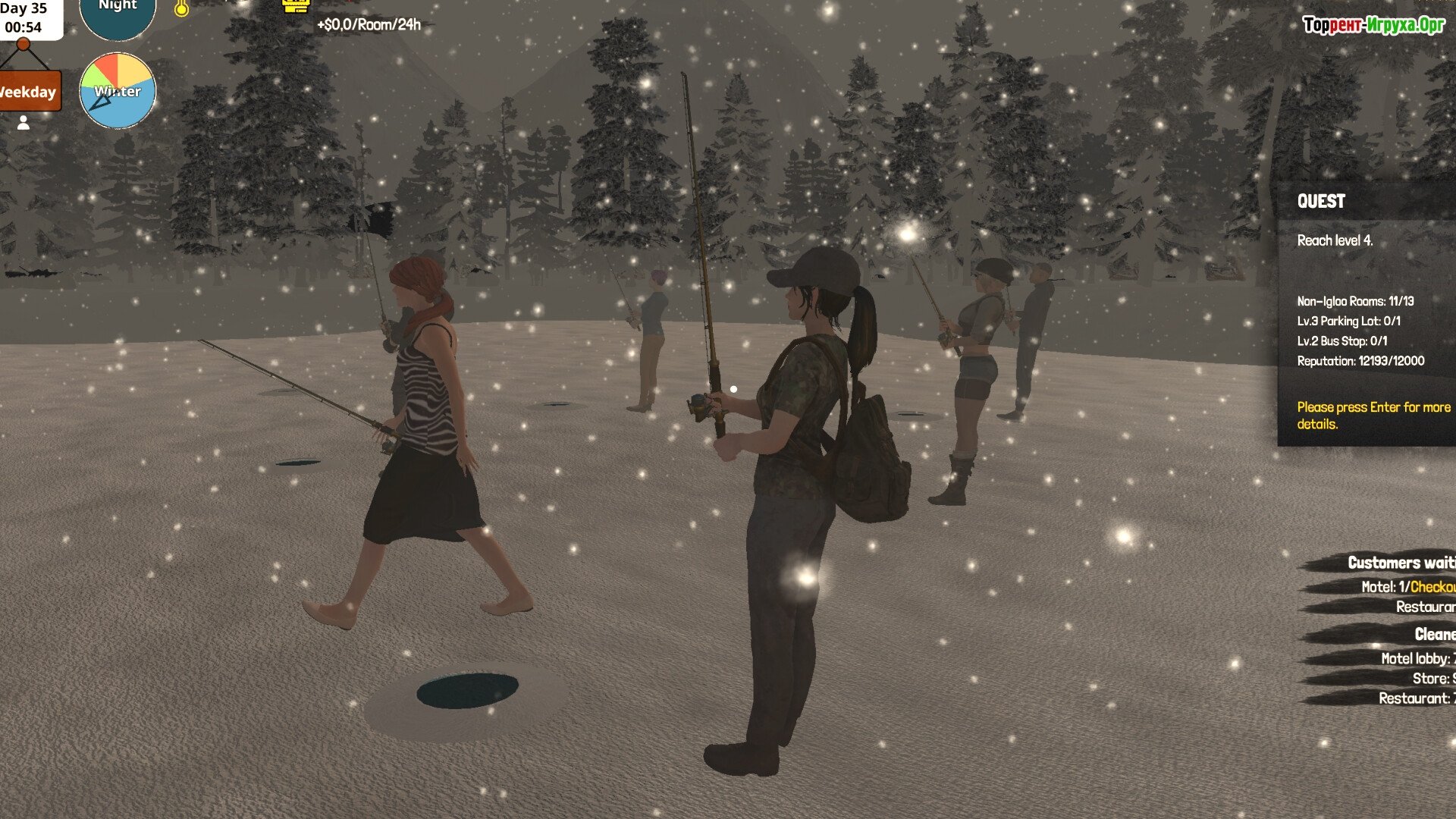Screen dimensions: 1456x819
Task: Select the Night time-of-day indicator
Action: pos(118,14)
